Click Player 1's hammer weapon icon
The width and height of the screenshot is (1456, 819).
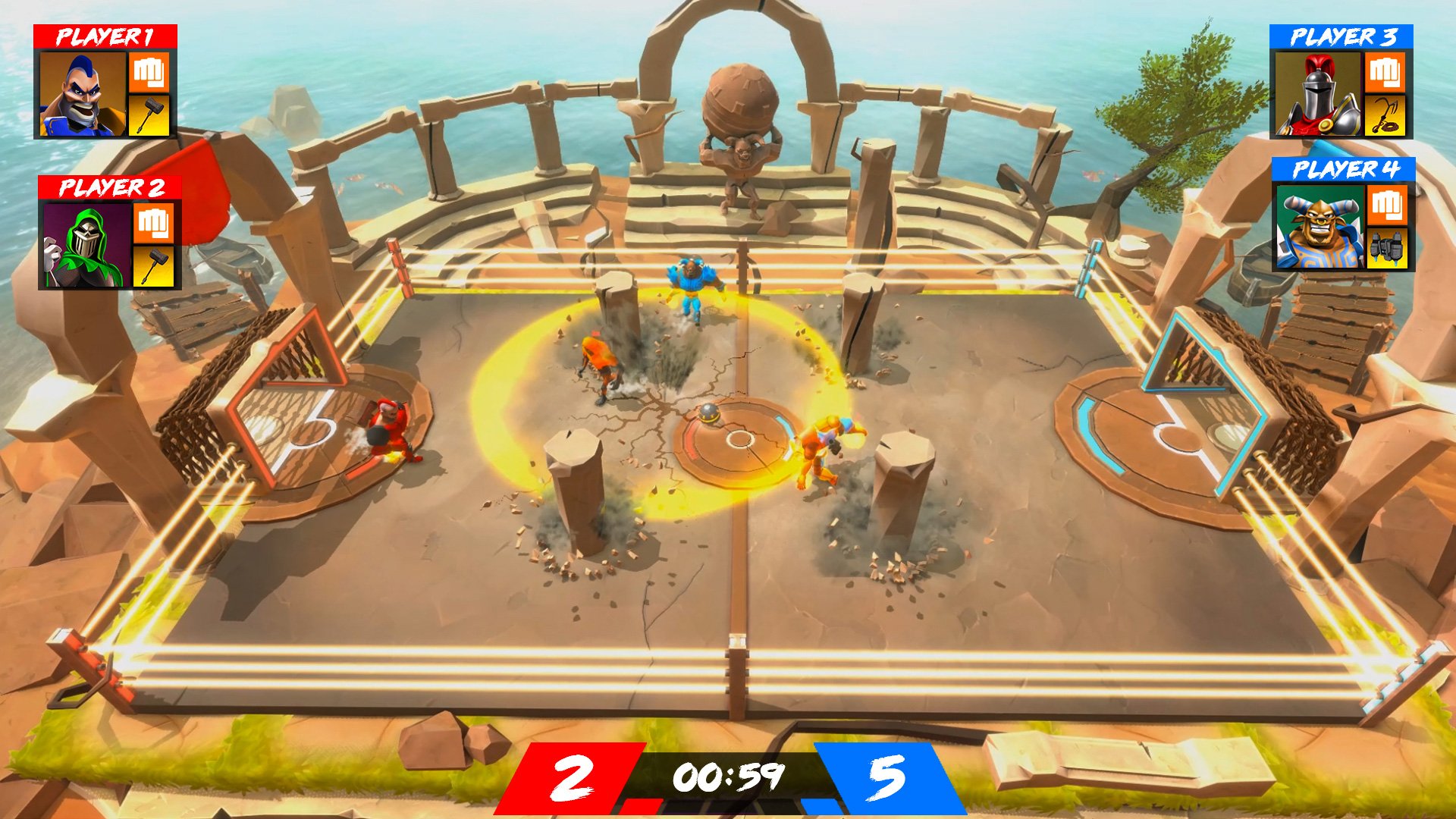pos(148,115)
